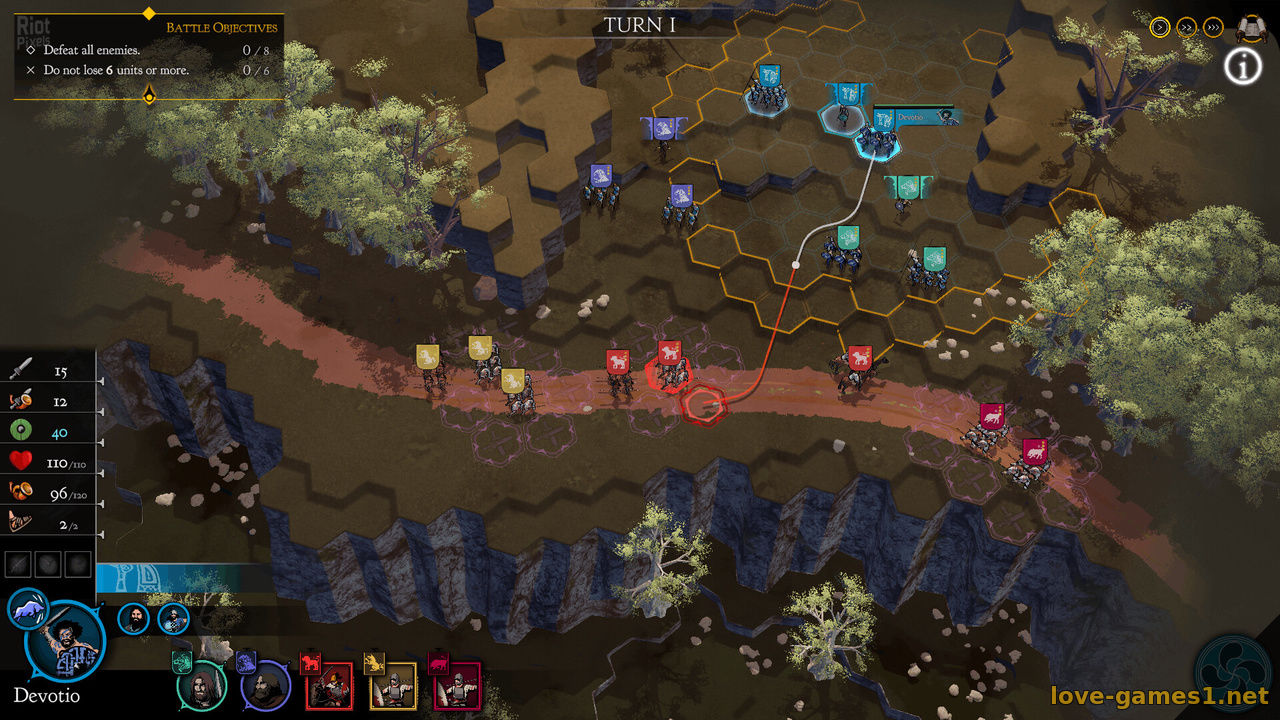The width and height of the screenshot is (1280, 720).
Task: Select the green-ringed long-haired commander portrait
Action: point(201,686)
